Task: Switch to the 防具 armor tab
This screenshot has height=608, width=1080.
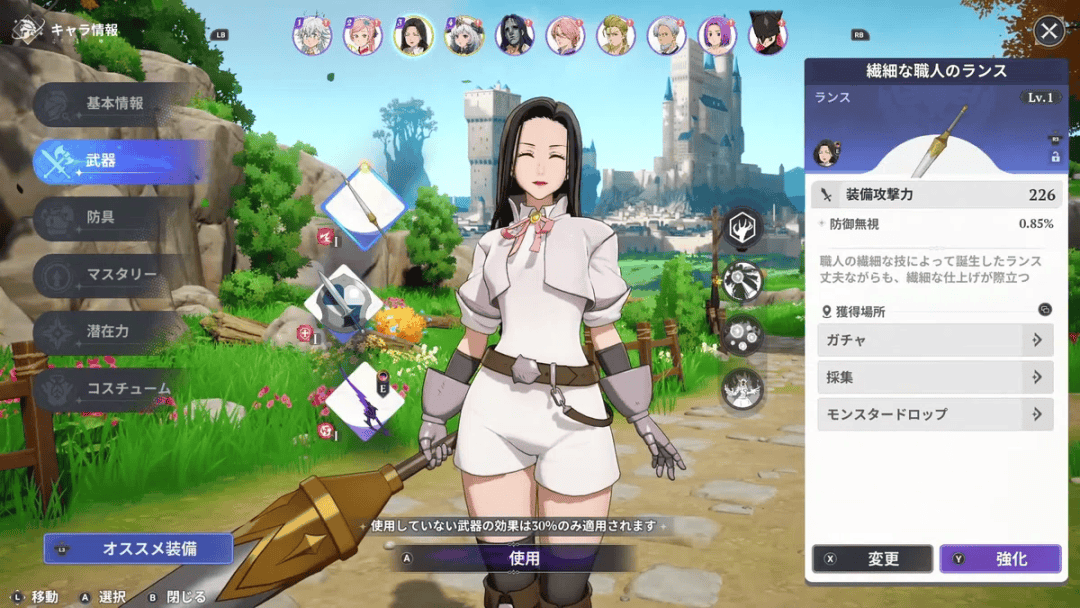Action: point(112,218)
